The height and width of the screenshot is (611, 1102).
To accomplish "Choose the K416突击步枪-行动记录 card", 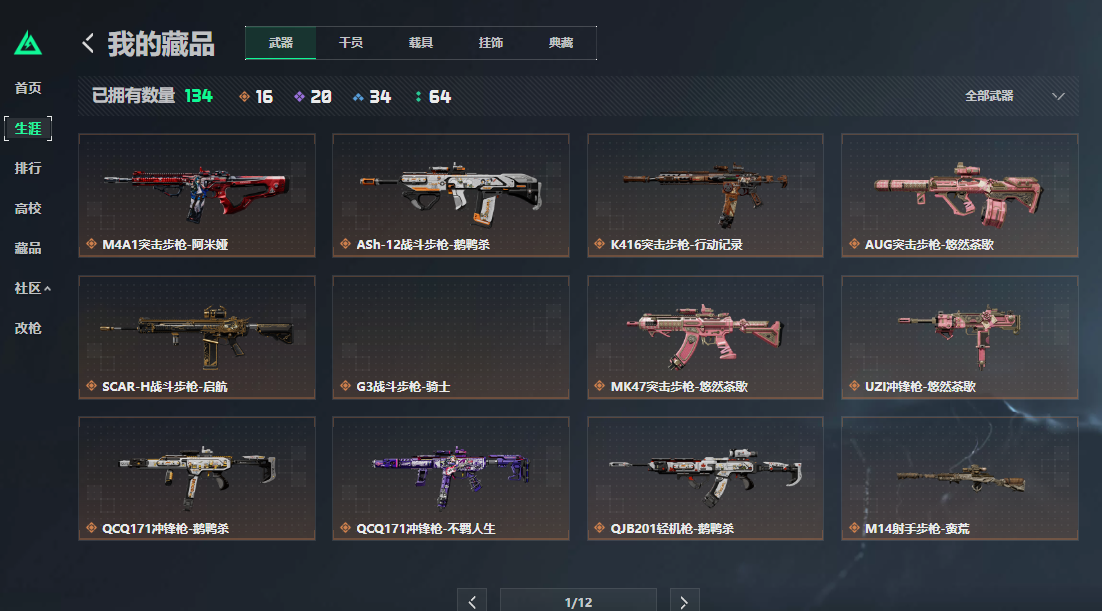I will click(706, 195).
